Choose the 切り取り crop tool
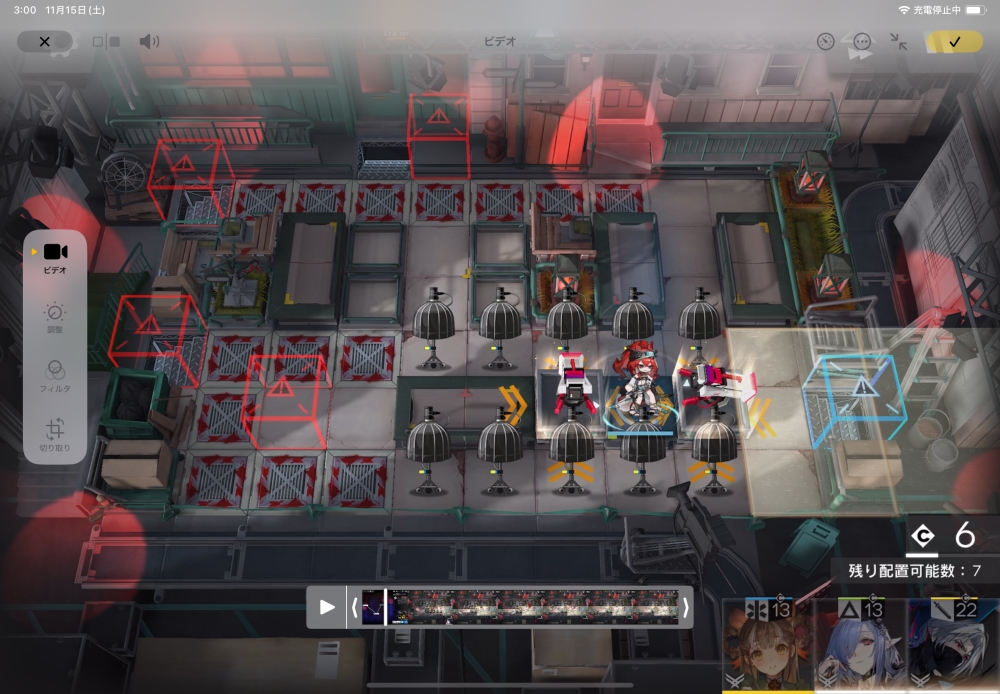This screenshot has width=1000, height=694. 55,434
